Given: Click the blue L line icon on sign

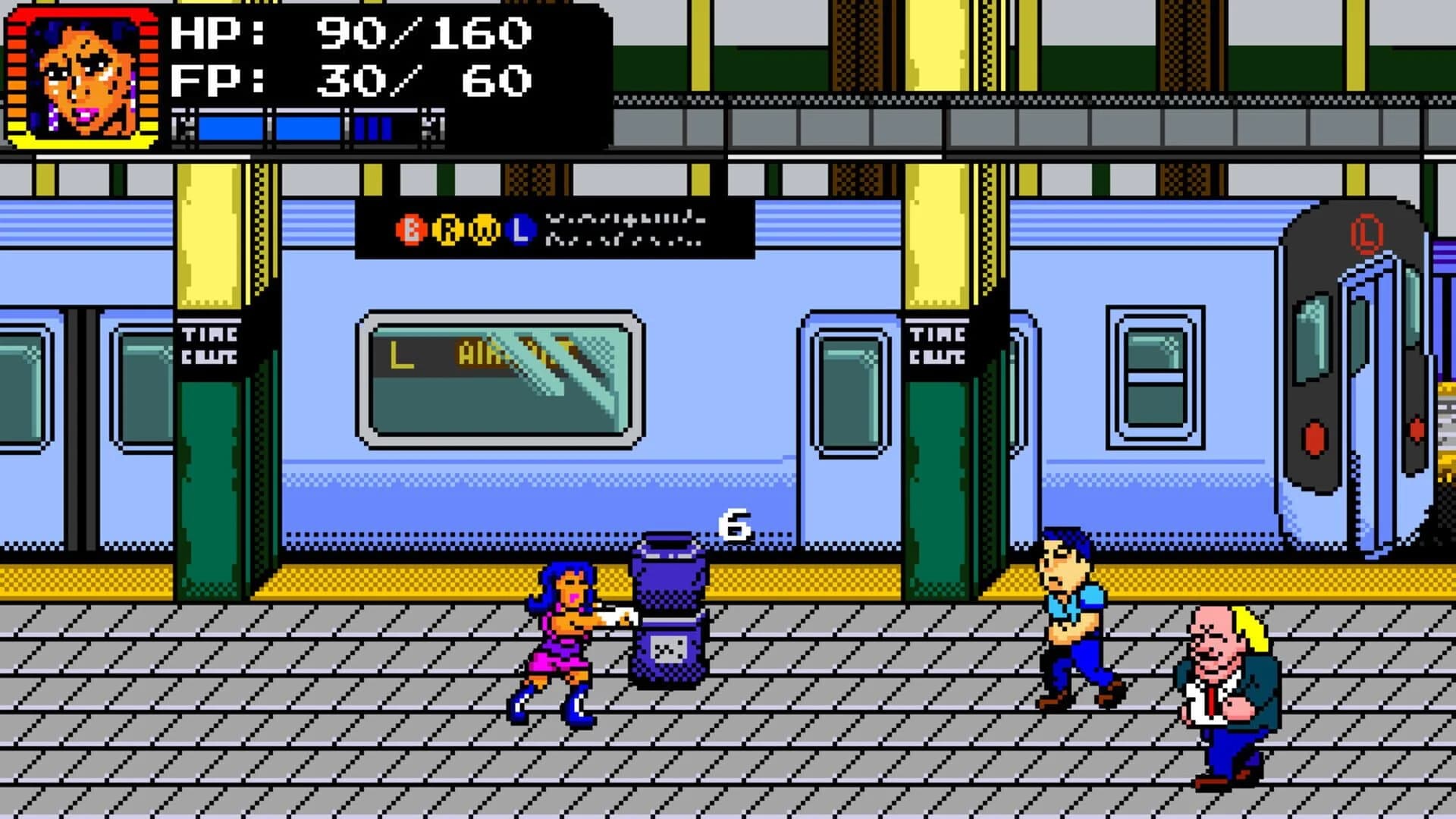Looking at the screenshot, I should pos(521,227).
